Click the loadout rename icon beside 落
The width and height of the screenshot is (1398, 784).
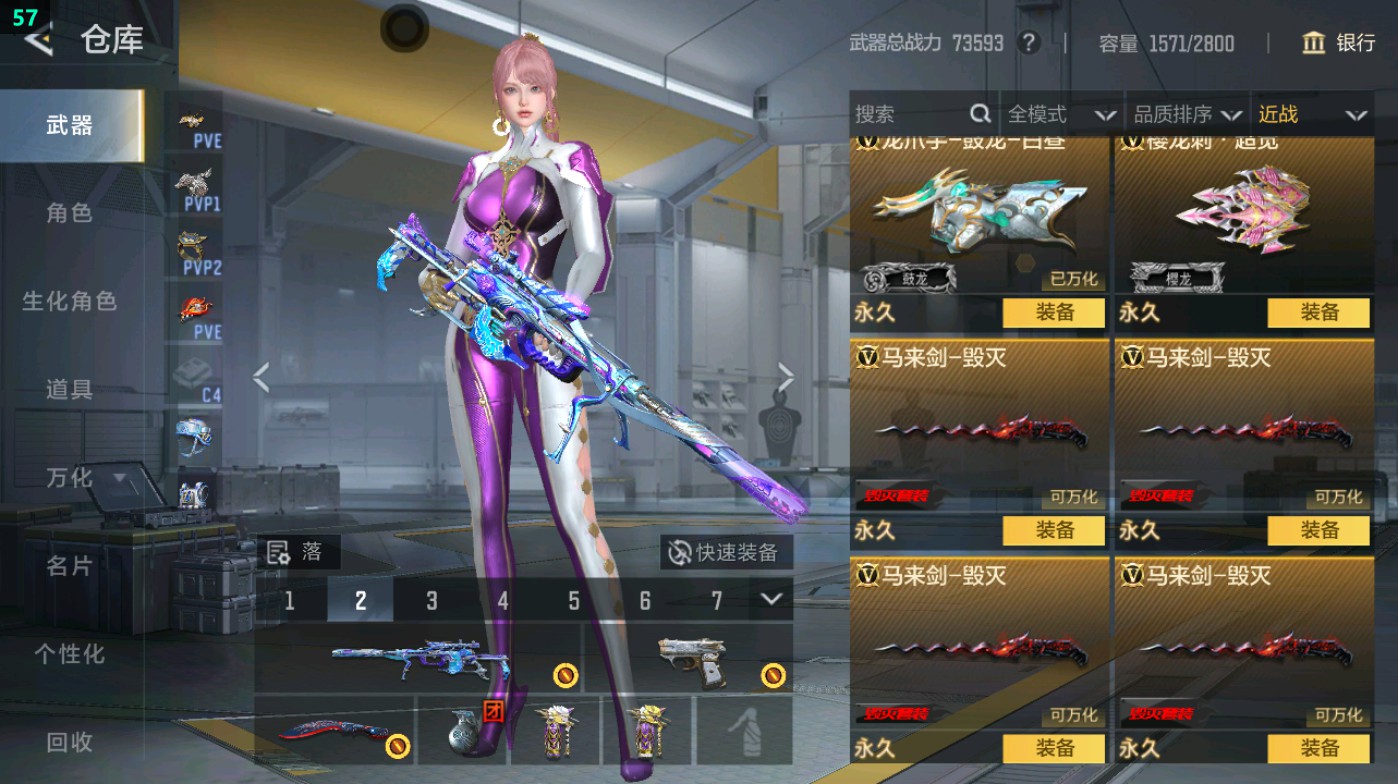280,552
